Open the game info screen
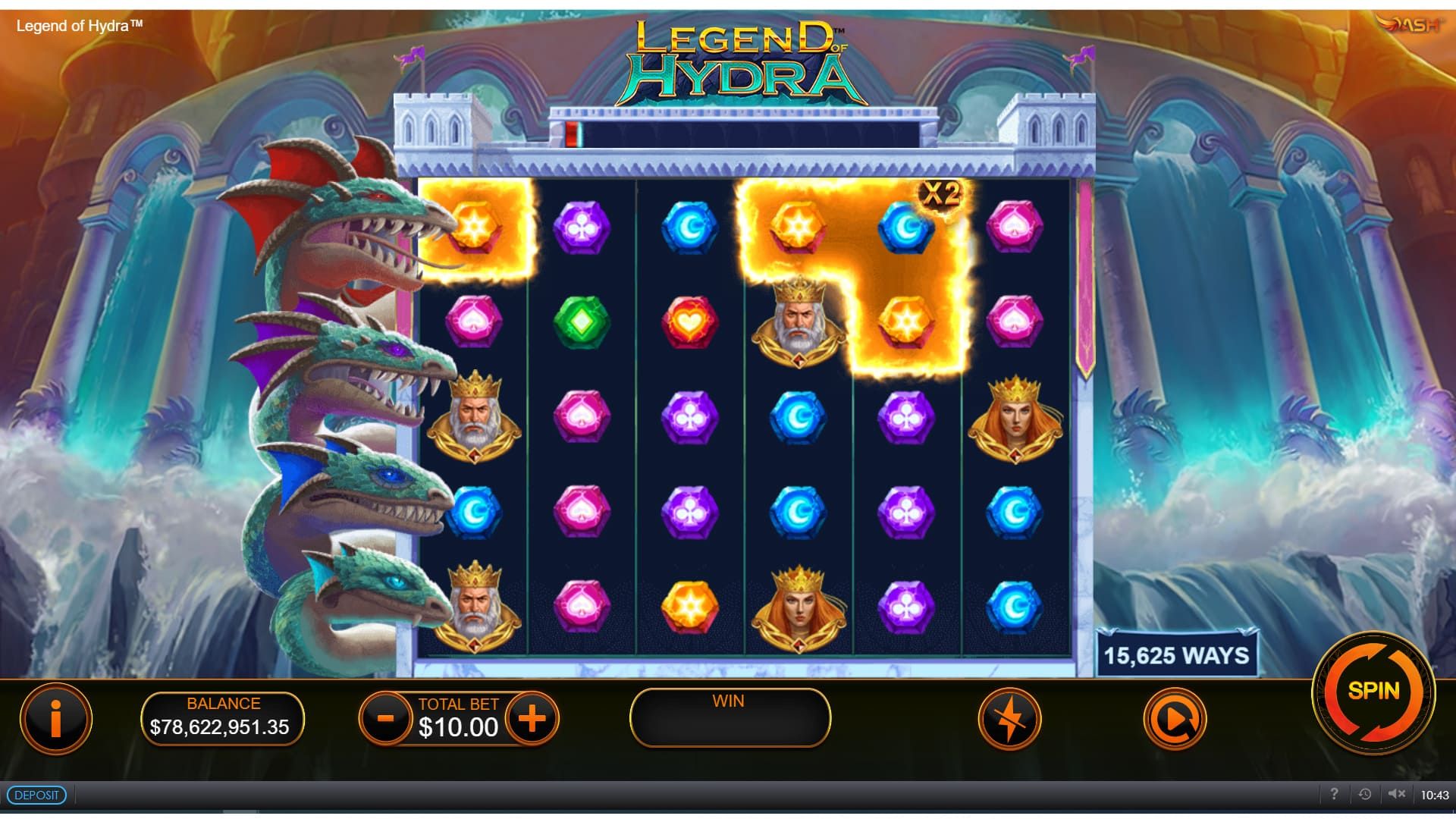The image size is (1456, 819). pyautogui.click(x=56, y=720)
